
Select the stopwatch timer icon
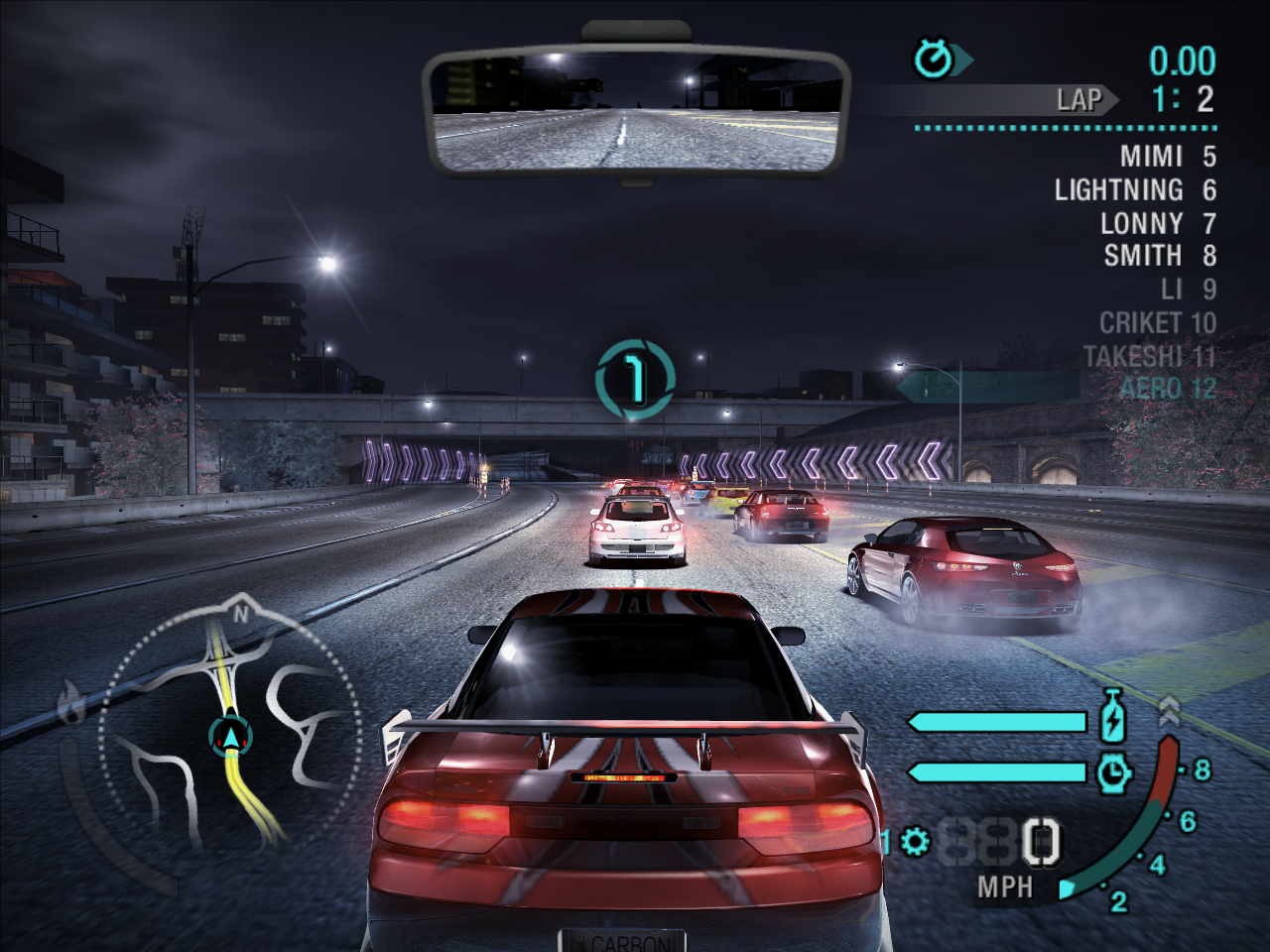934,60
